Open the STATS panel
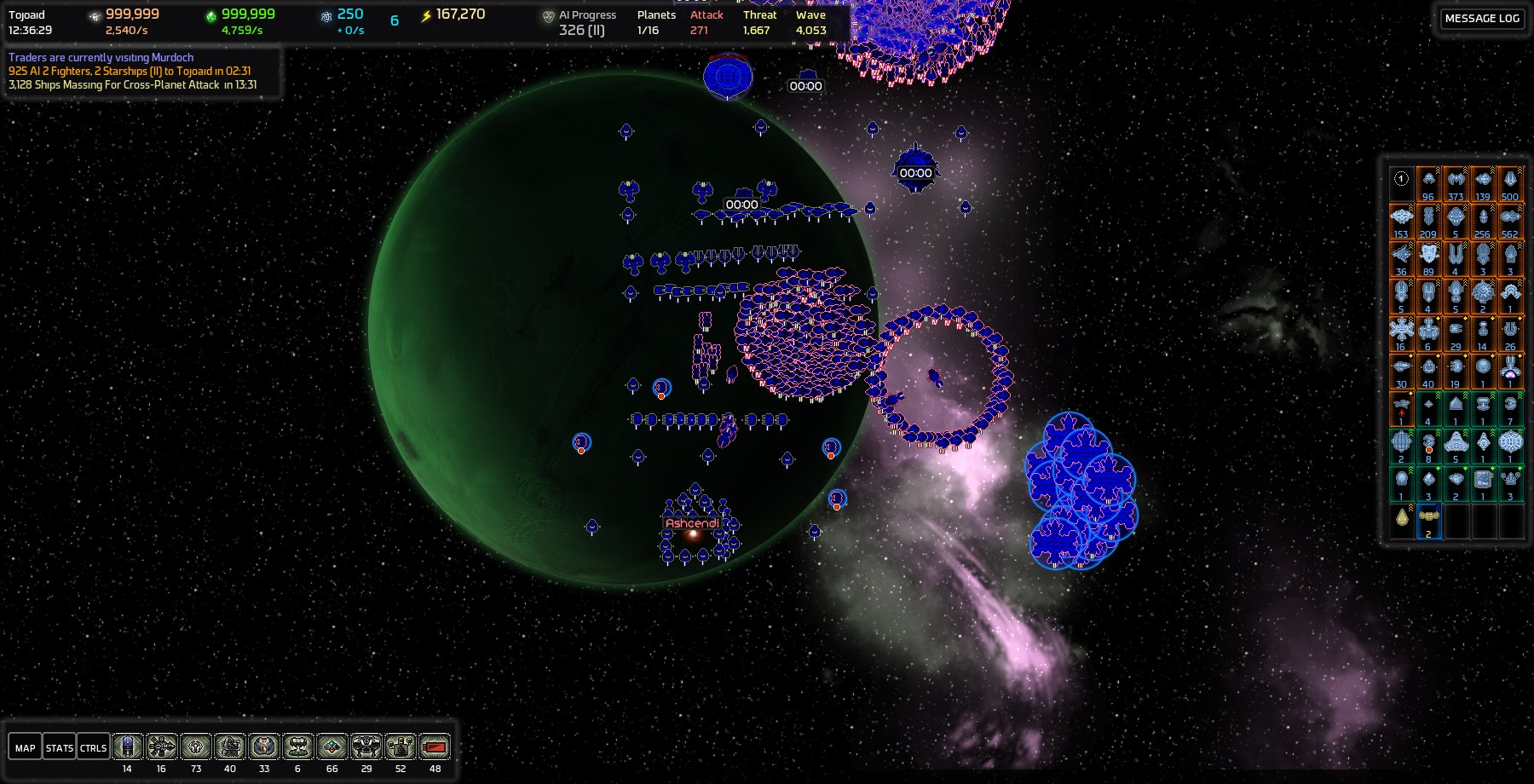This screenshot has height=784, width=1534. tap(59, 747)
